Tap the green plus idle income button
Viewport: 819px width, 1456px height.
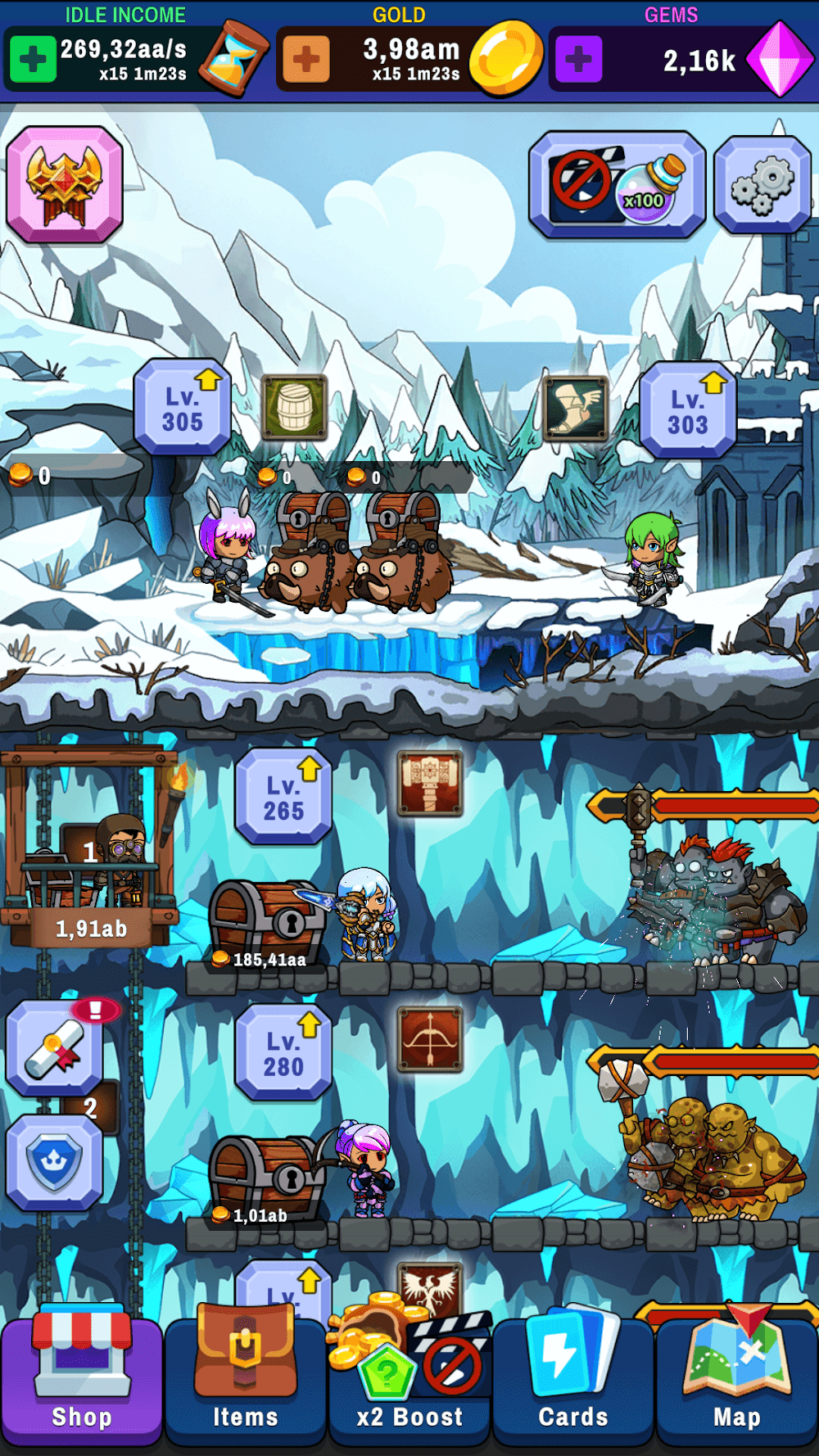[x=33, y=59]
